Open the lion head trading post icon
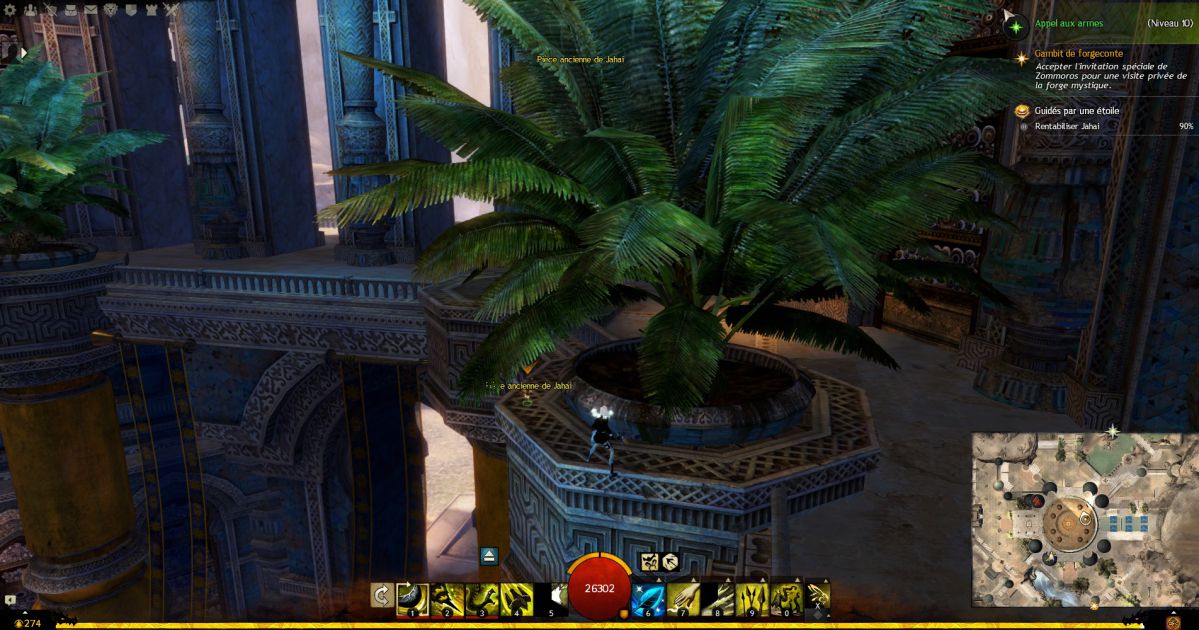The width and height of the screenshot is (1199, 630). pos(110,10)
